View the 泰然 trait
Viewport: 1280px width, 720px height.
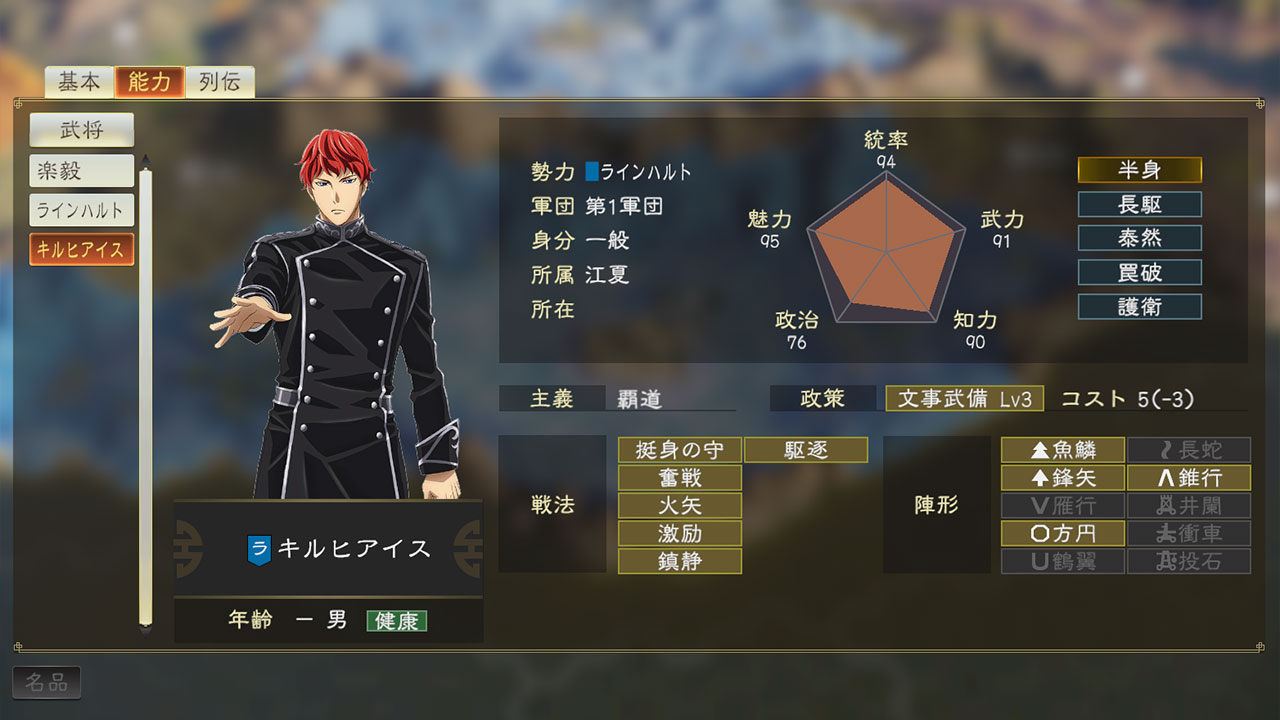point(1139,238)
